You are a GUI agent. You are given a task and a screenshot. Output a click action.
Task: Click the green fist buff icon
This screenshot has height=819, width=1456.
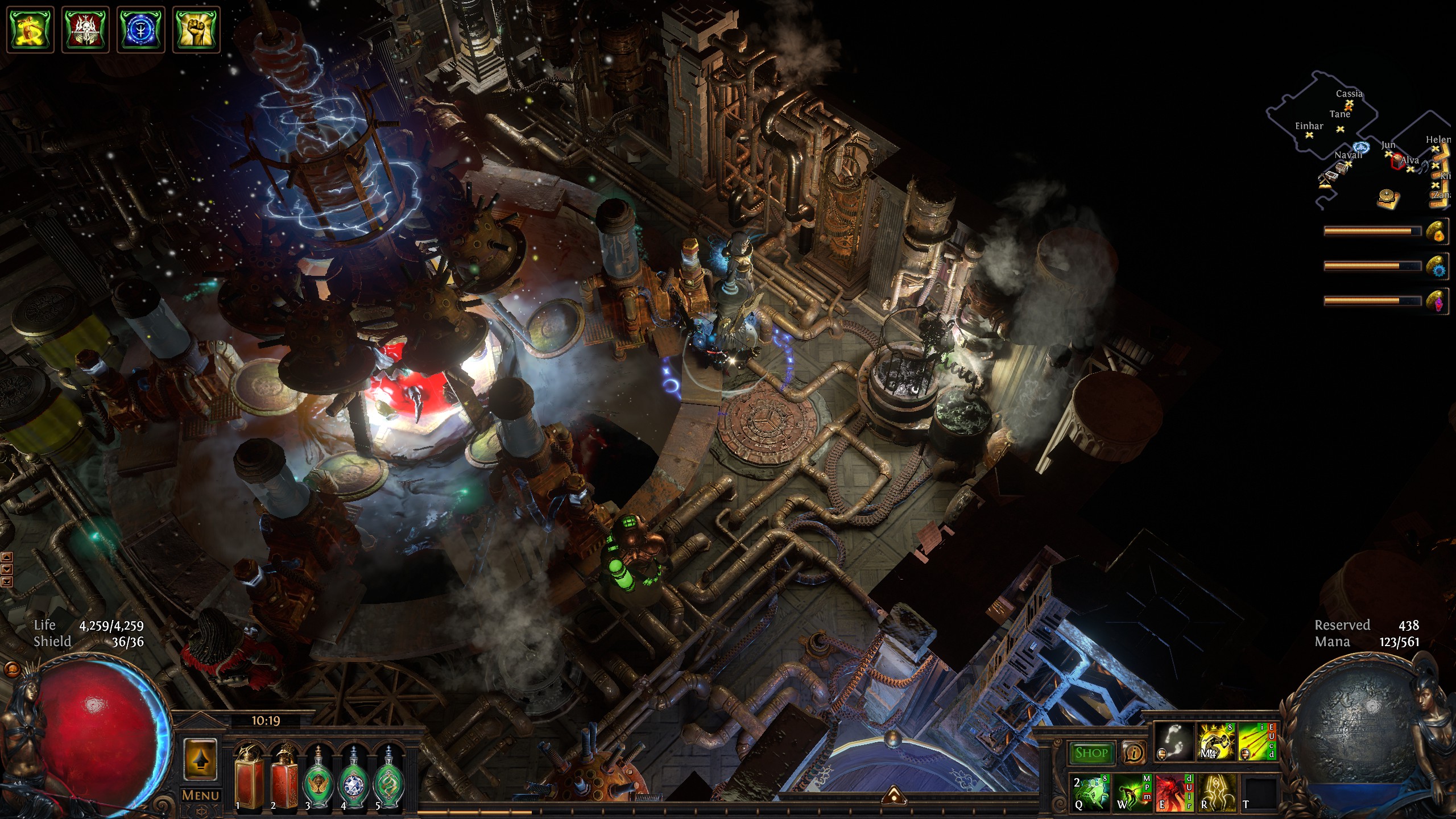point(196,29)
